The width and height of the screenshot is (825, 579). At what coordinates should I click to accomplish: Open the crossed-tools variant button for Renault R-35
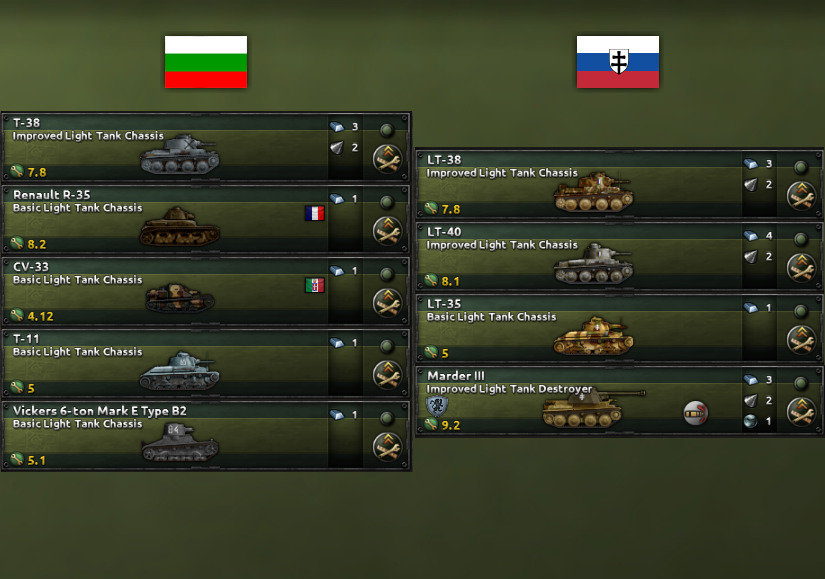387,230
